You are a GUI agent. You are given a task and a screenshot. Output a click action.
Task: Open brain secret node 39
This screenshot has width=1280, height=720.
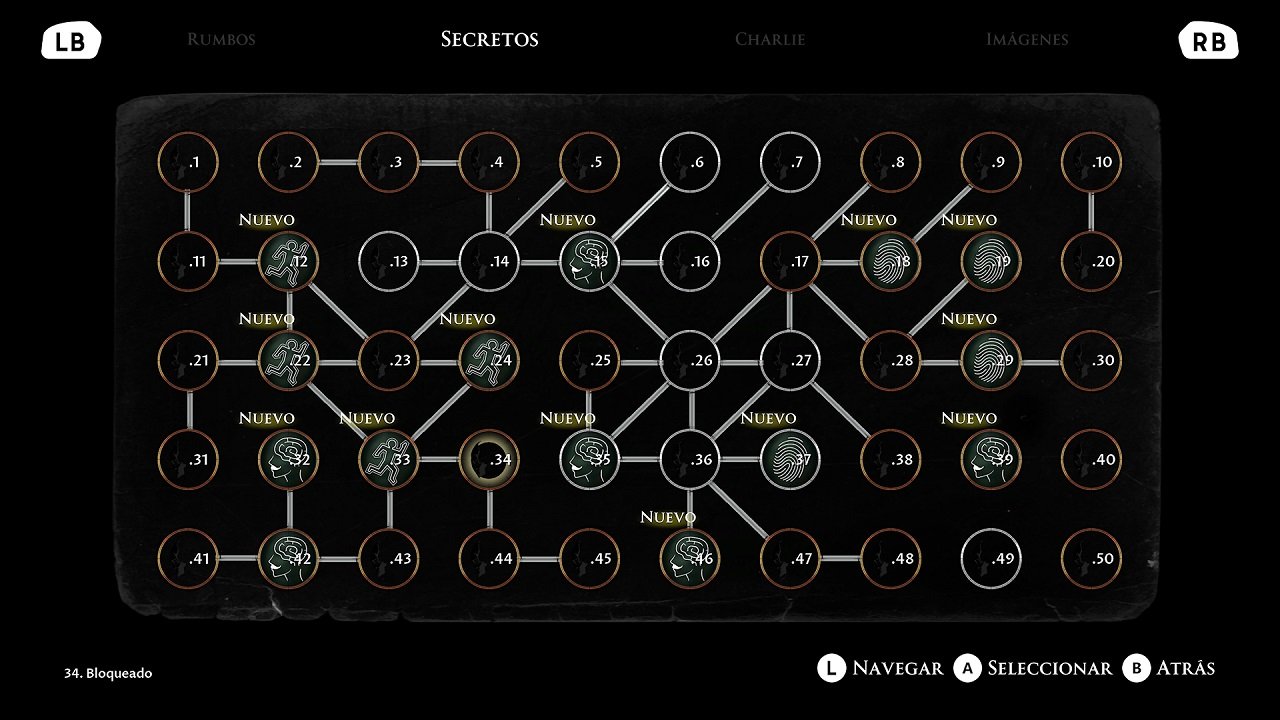(991, 460)
